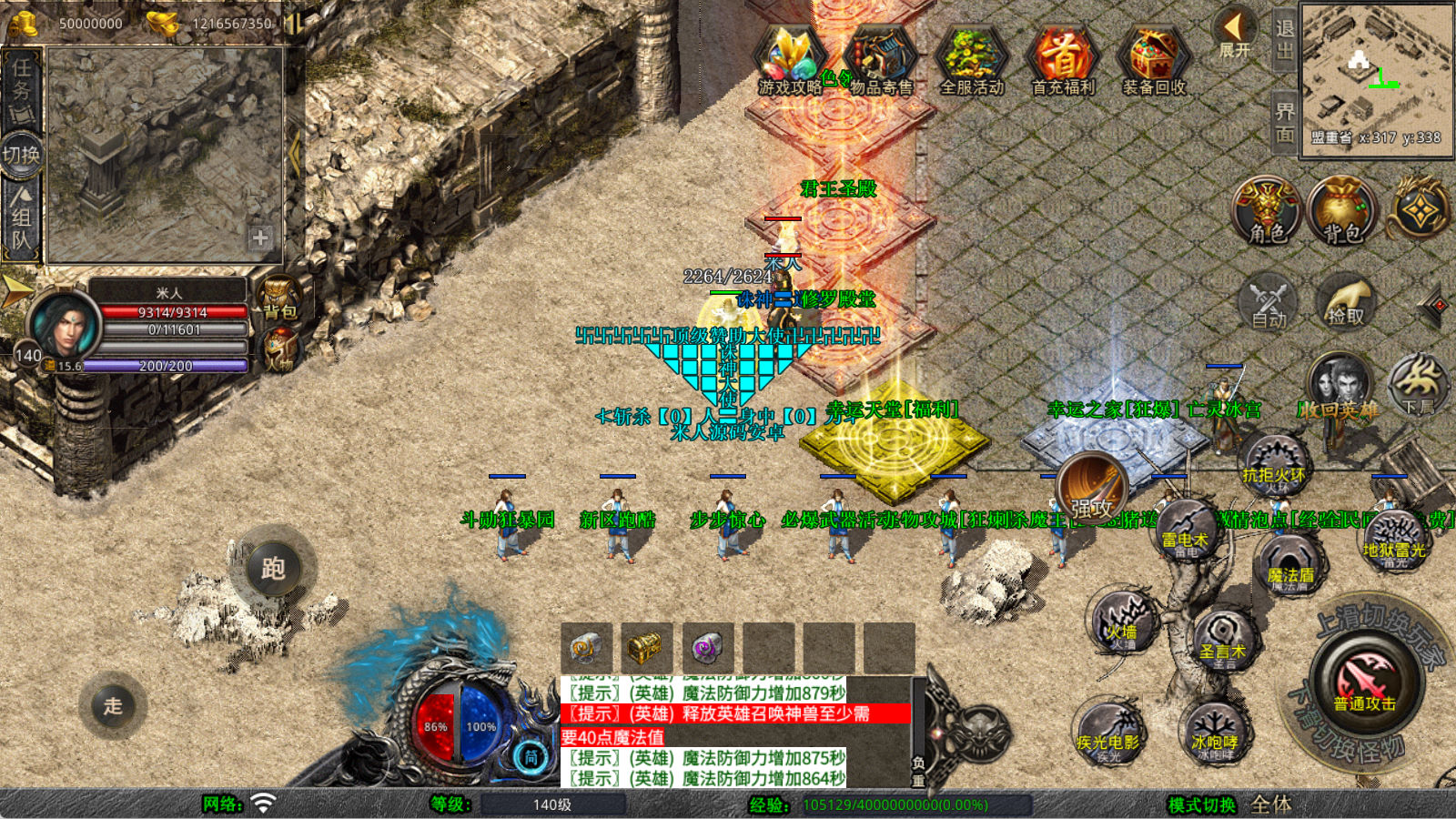
Task: Cast the 火墙 fire wall skill
Action: tap(1123, 622)
